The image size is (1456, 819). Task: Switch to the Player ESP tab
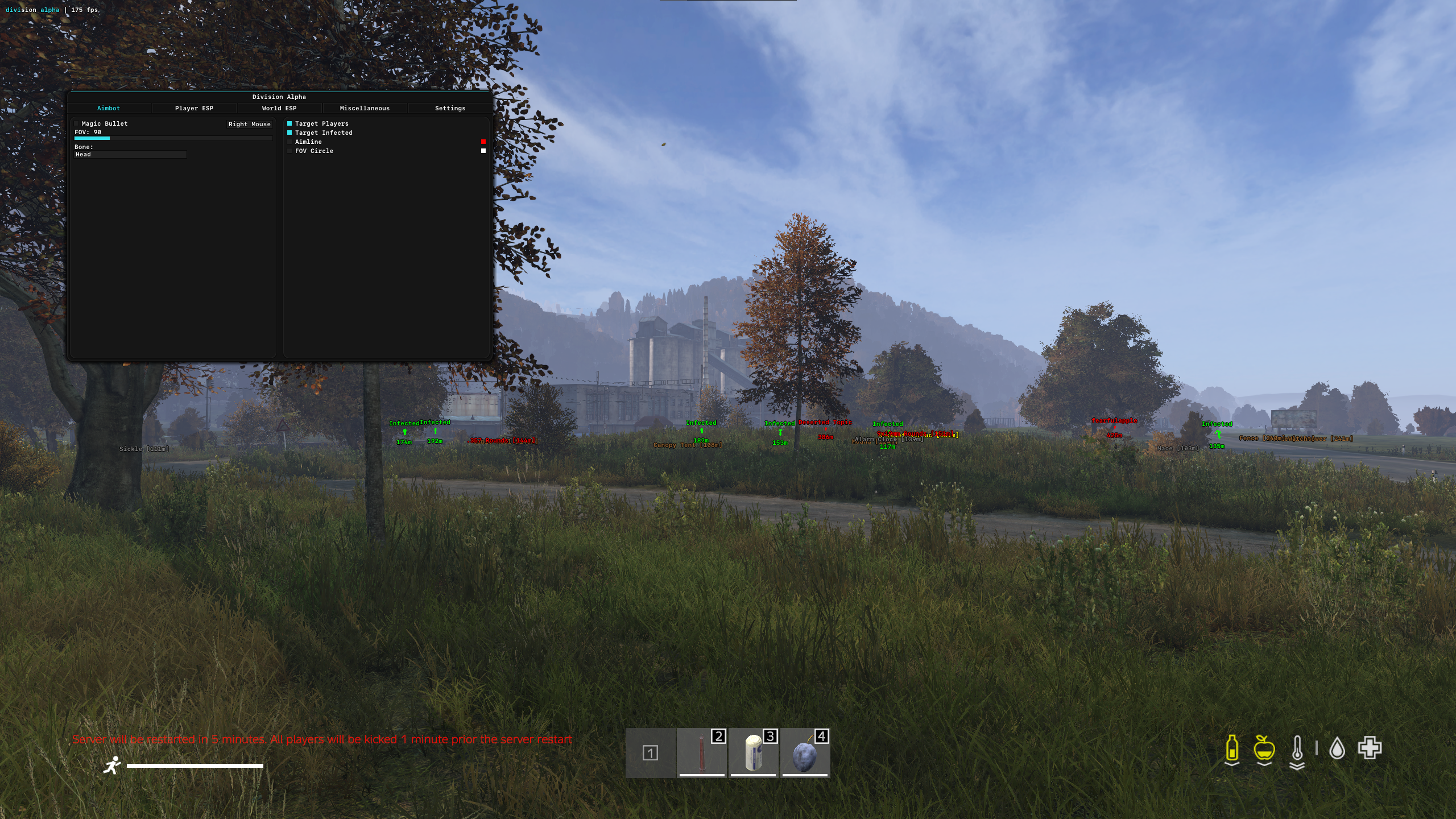click(194, 108)
